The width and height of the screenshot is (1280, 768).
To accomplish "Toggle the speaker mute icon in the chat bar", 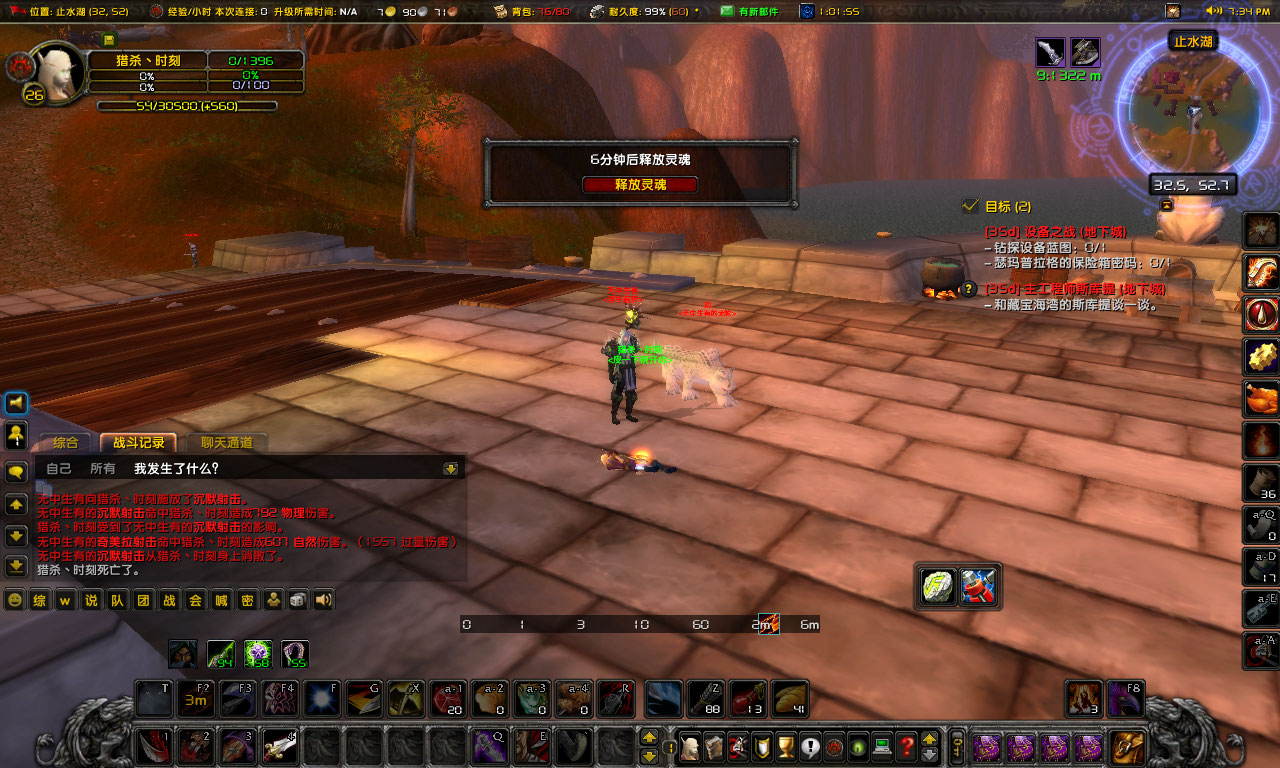I will (x=324, y=600).
